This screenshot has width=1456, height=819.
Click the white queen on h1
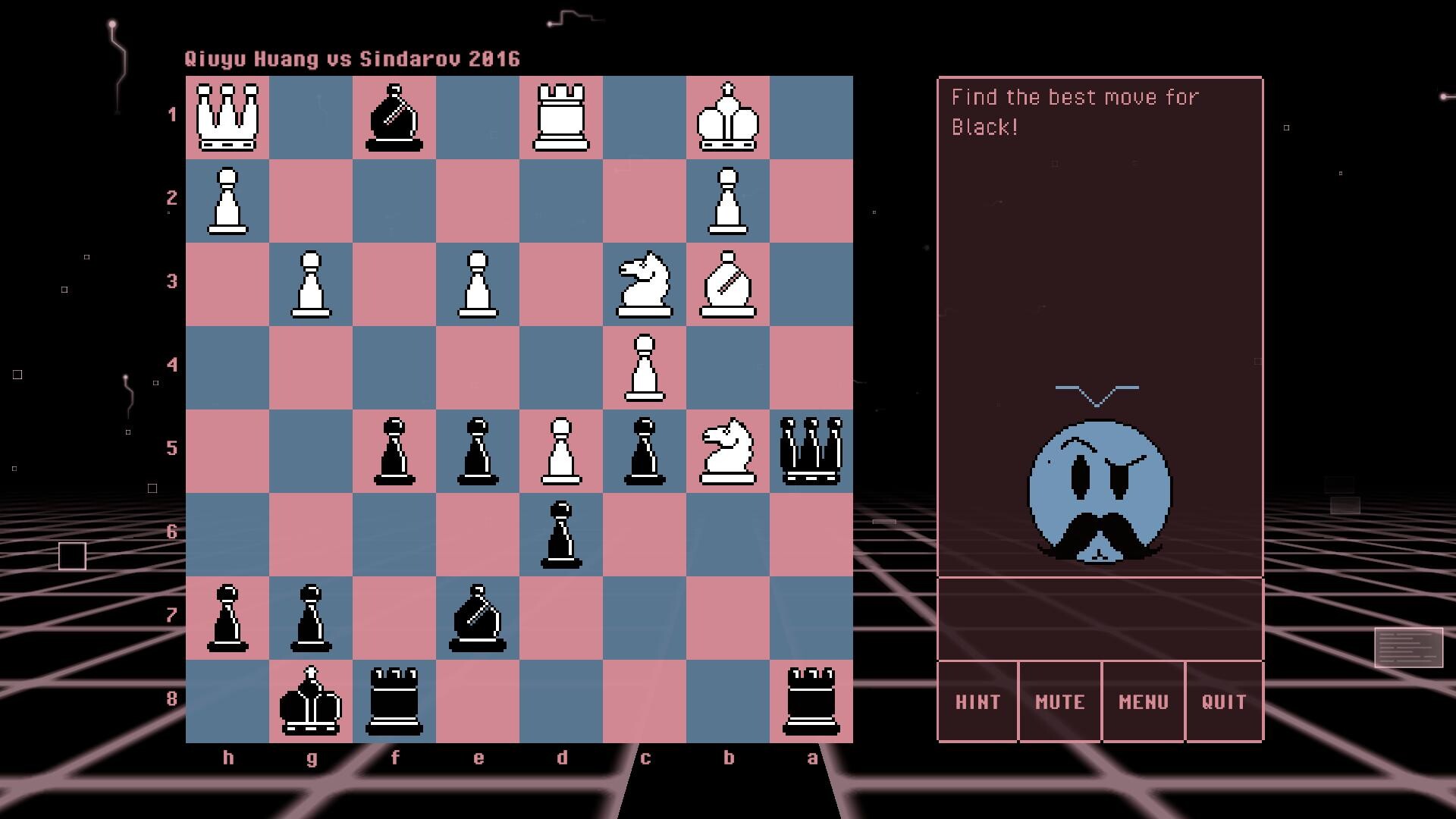pyautogui.click(x=227, y=118)
